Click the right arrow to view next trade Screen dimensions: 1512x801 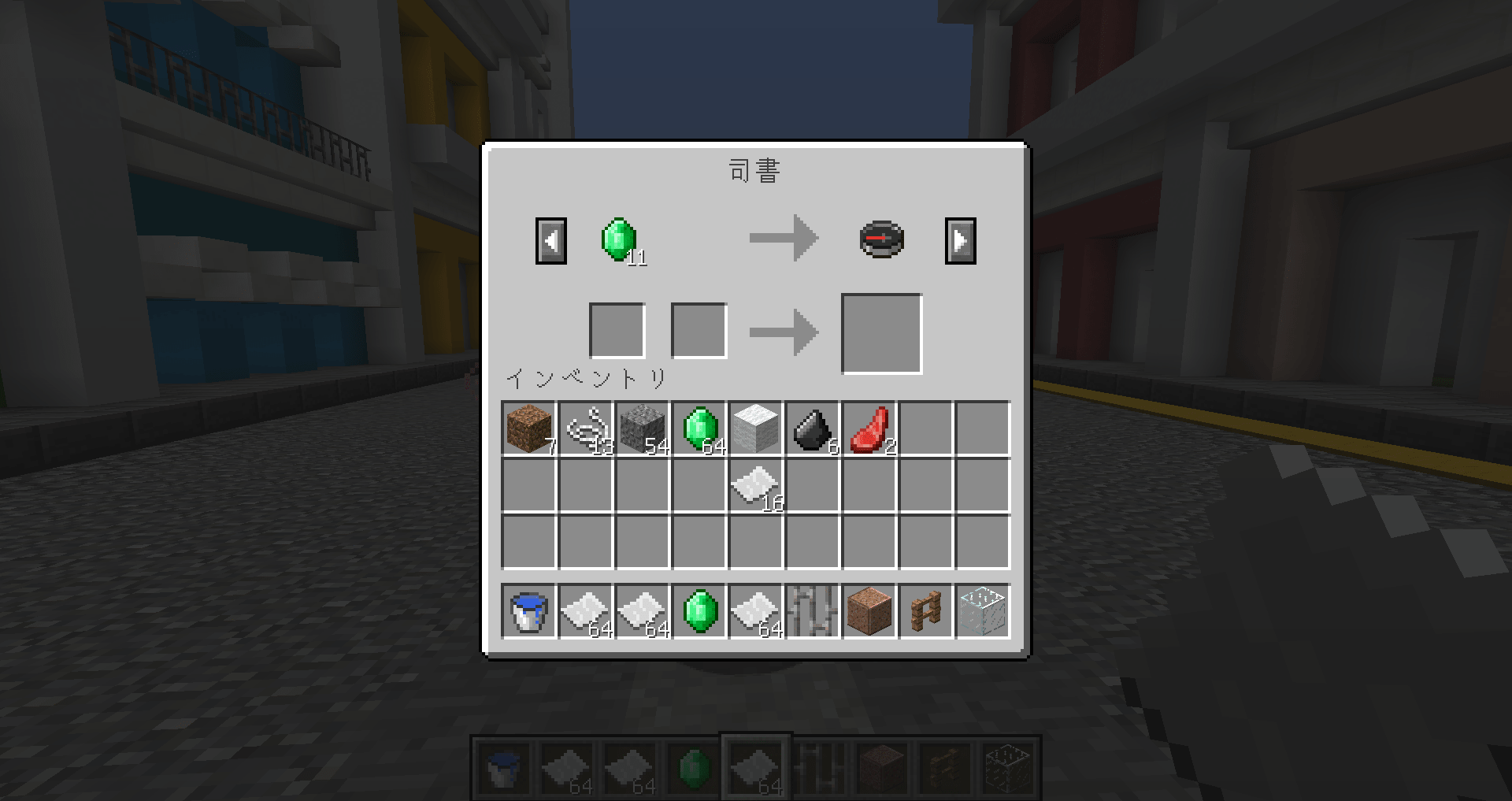[960, 239]
